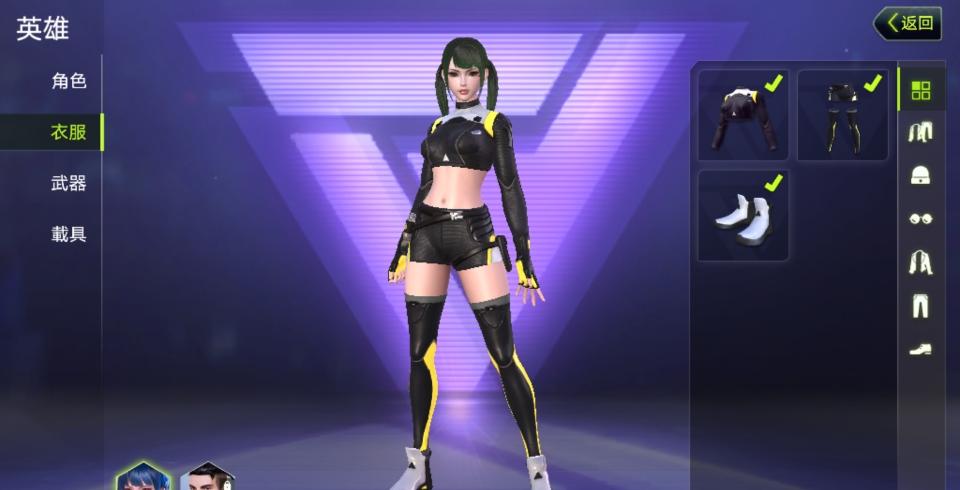The width and height of the screenshot is (960, 490).
Task: Open the 角色 character menu
Action: coord(69,81)
